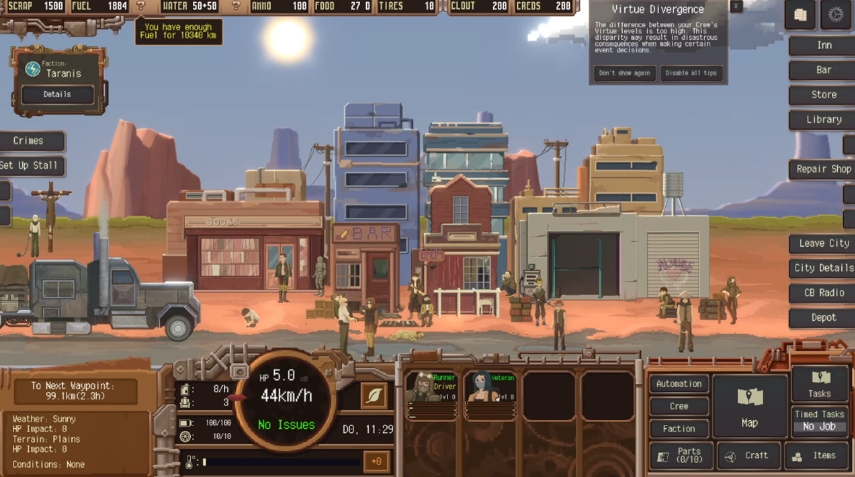
Task: Enter the Bar
Action: [823, 71]
